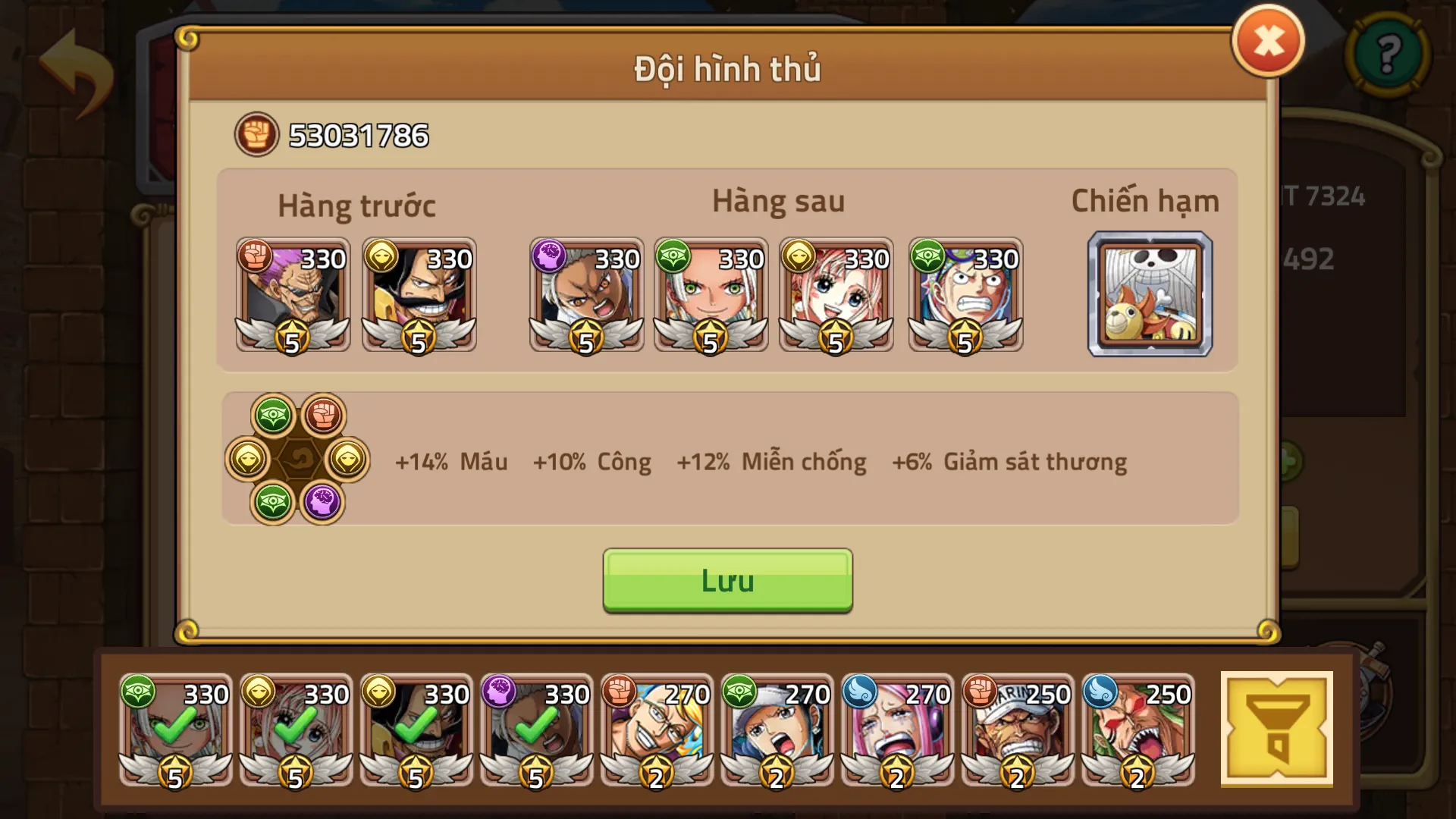Select the green eye faction emblem in hexagon
The image size is (1456, 819).
pos(274,413)
